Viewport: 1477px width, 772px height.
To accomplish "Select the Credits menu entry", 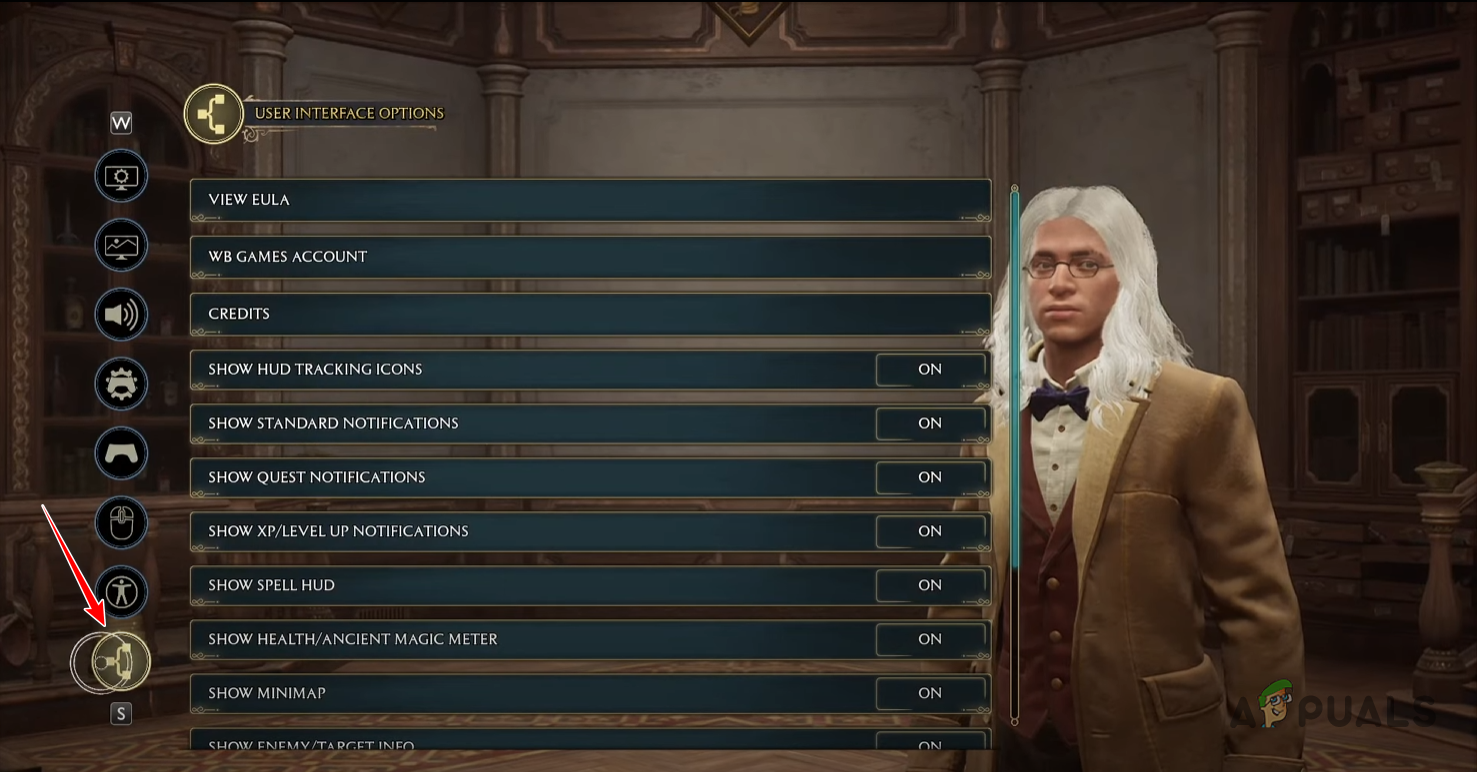I will coord(590,314).
